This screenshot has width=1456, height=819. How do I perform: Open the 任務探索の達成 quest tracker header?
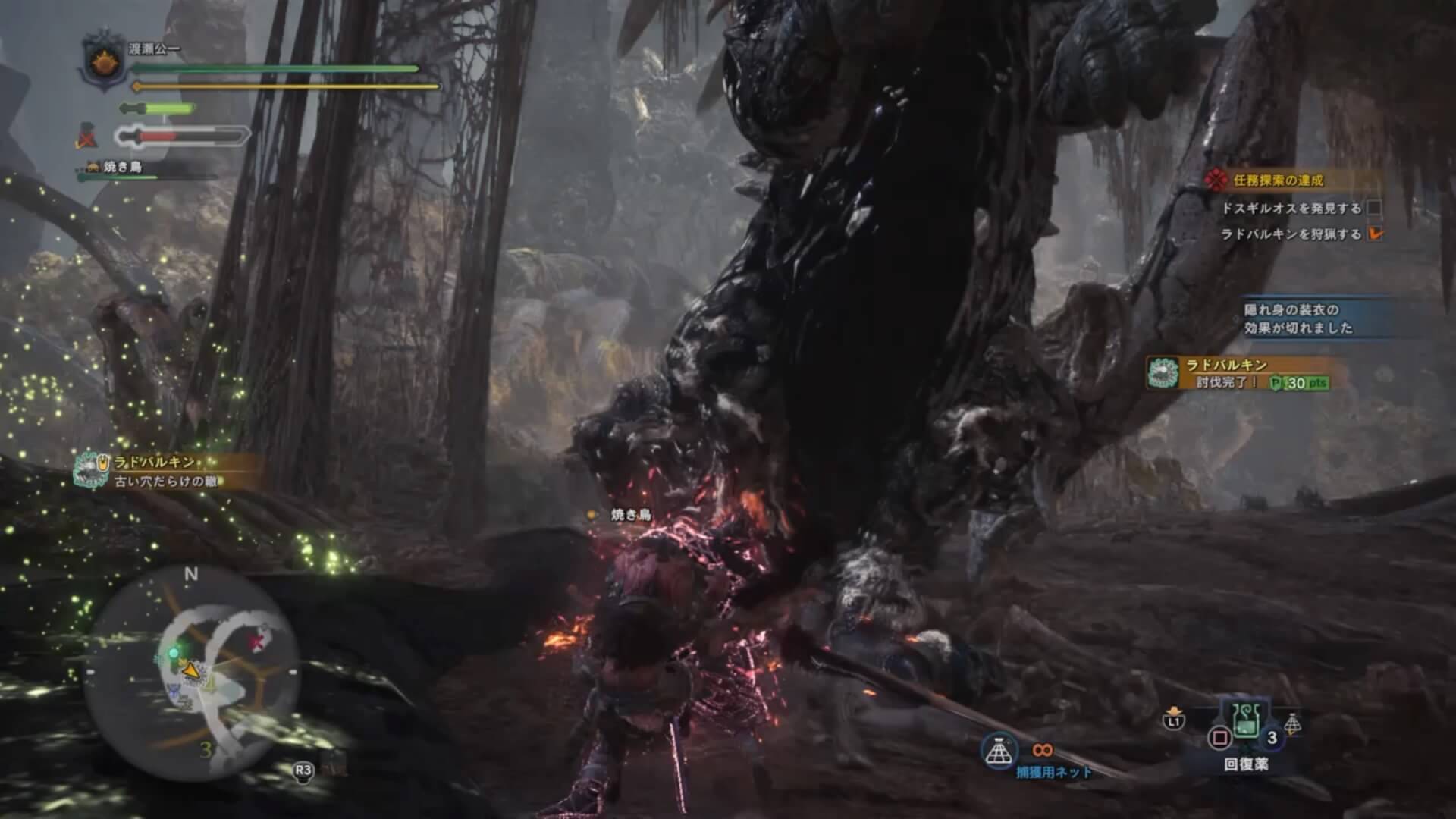[1278, 180]
